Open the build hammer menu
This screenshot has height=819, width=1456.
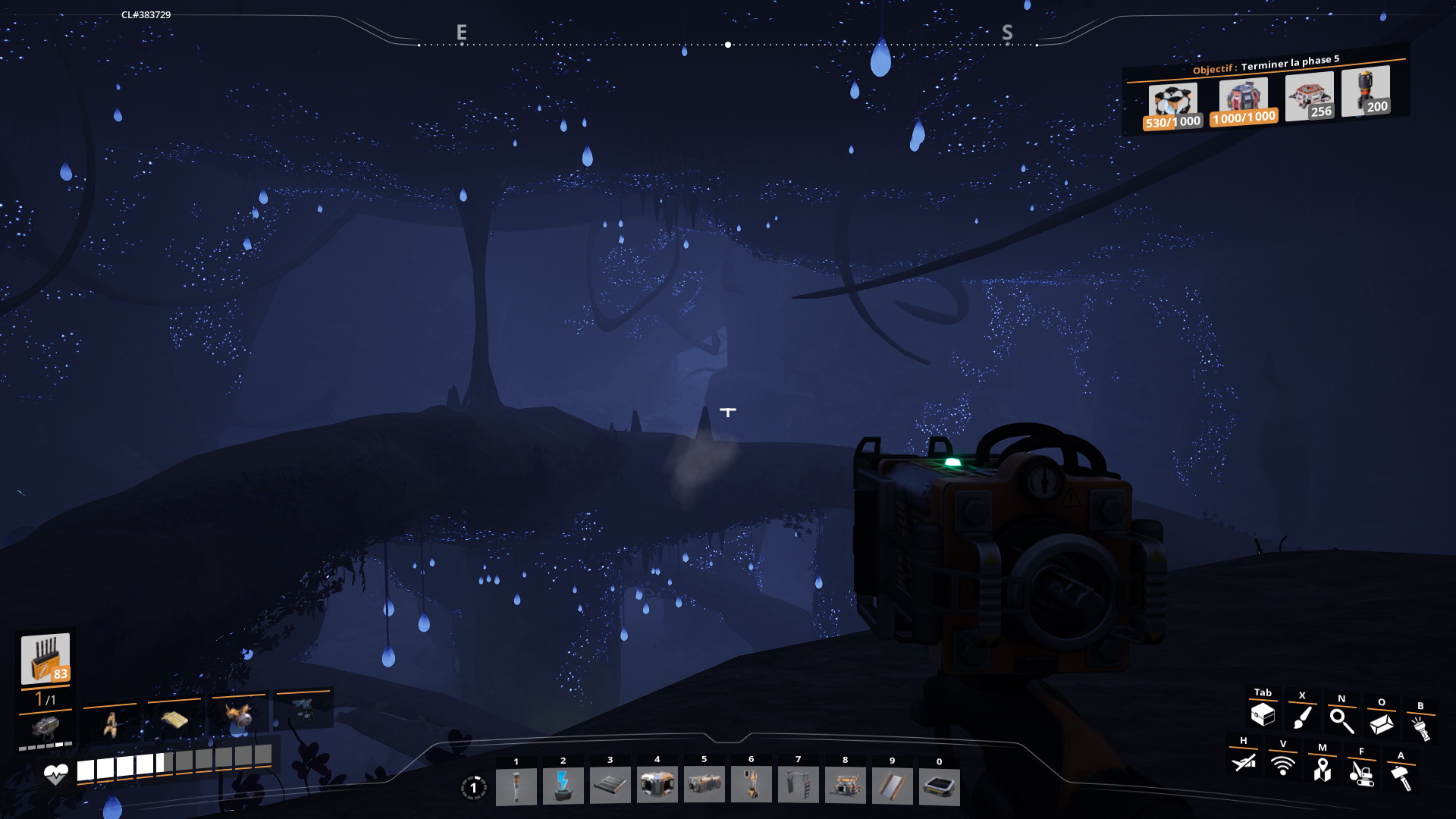tap(1401, 777)
